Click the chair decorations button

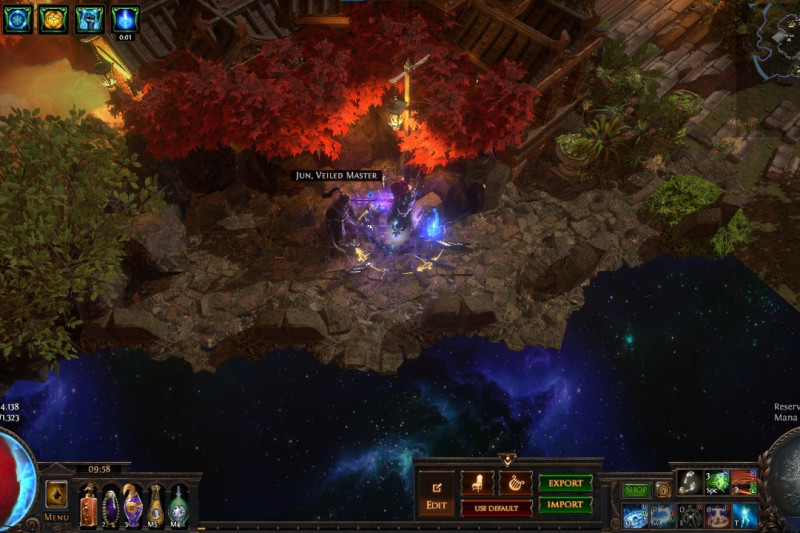(477, 483)
